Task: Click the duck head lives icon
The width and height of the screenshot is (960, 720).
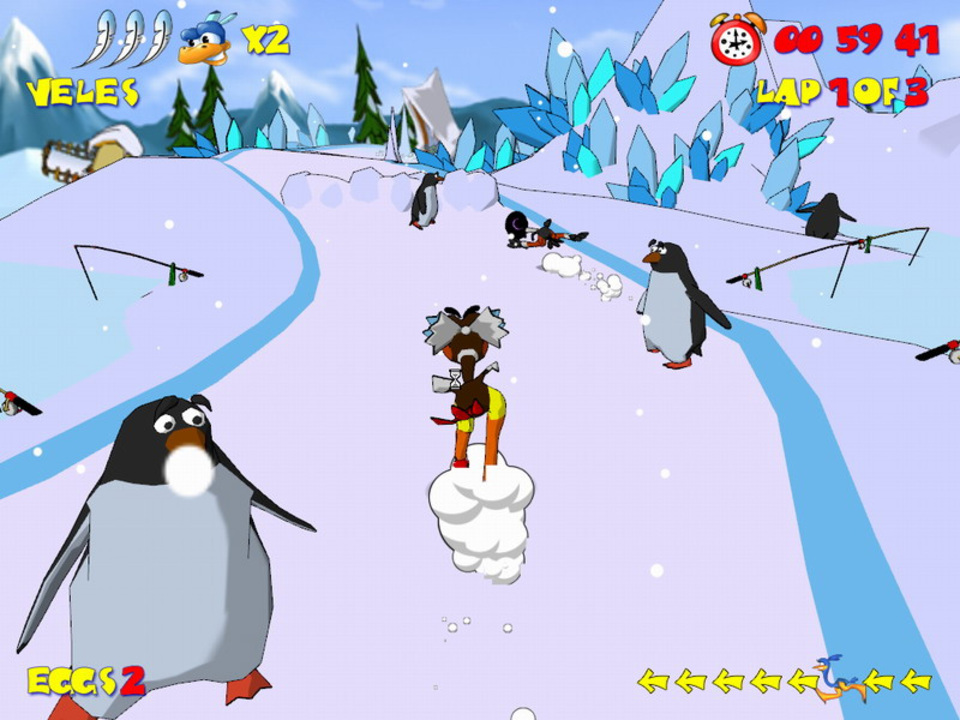Action: (x=207, y=41)
